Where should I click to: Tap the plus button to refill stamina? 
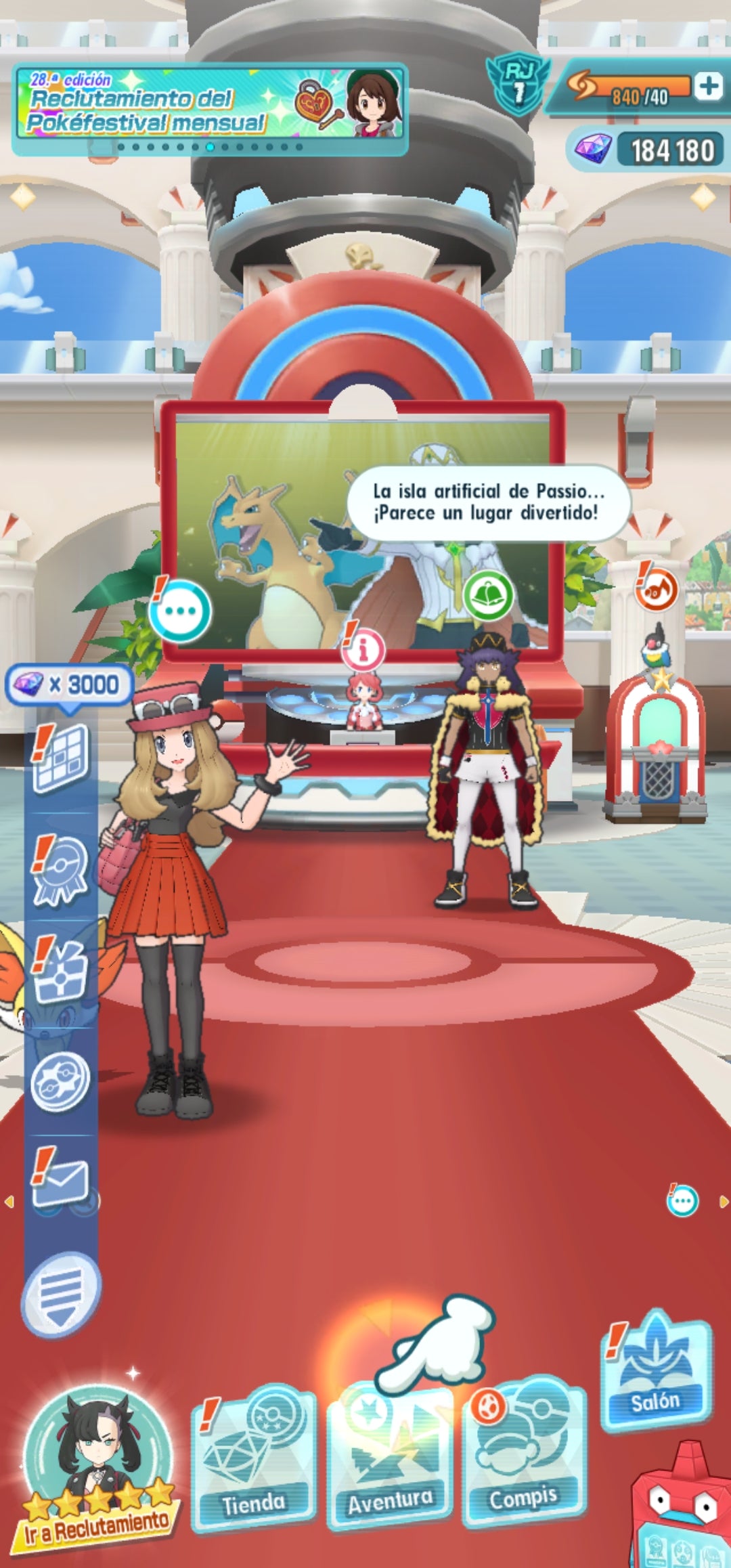(x=709, y=86)
